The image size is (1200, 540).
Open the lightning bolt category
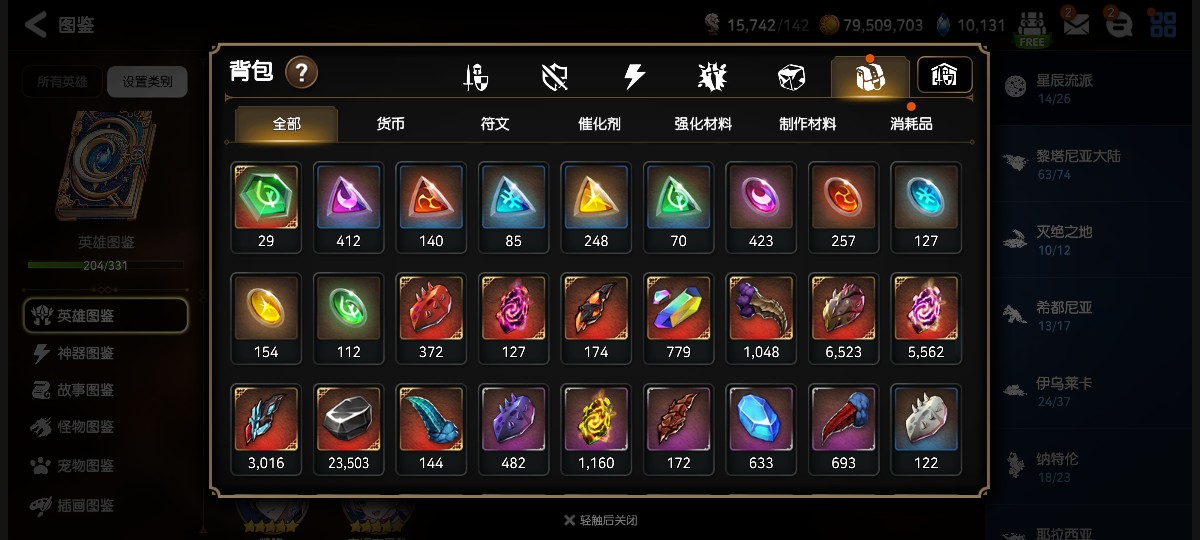click(634, 77)
